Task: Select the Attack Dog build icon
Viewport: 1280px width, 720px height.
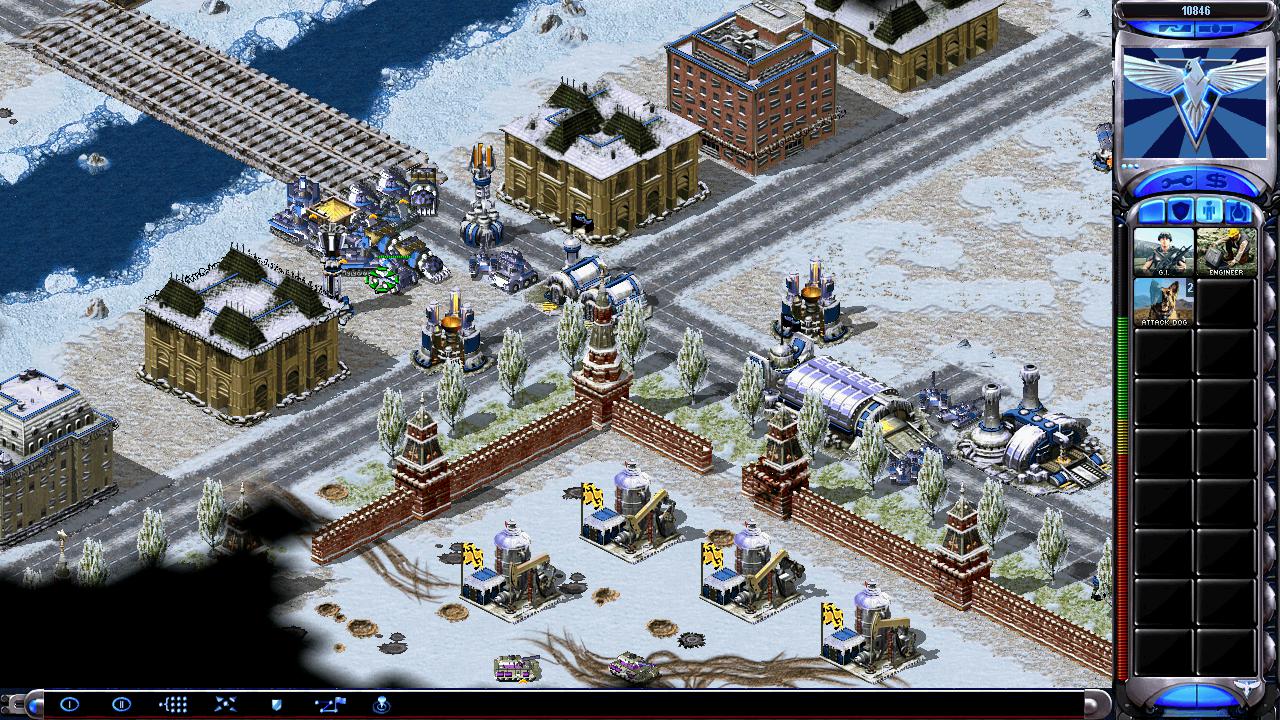Action: click(1163, 301)
